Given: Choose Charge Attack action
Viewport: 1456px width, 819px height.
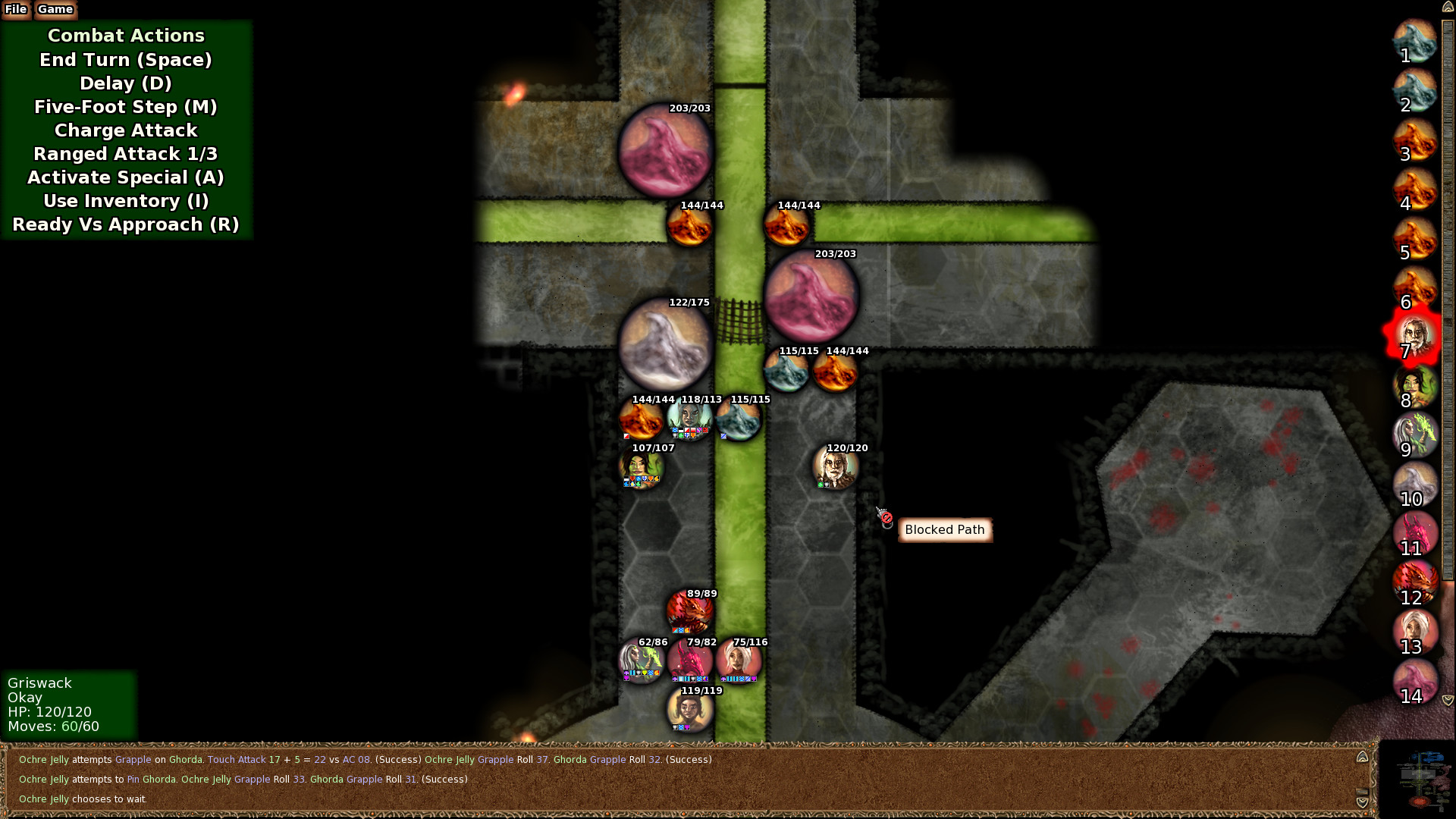Looking at the screenshot, I should pos(125,130).
